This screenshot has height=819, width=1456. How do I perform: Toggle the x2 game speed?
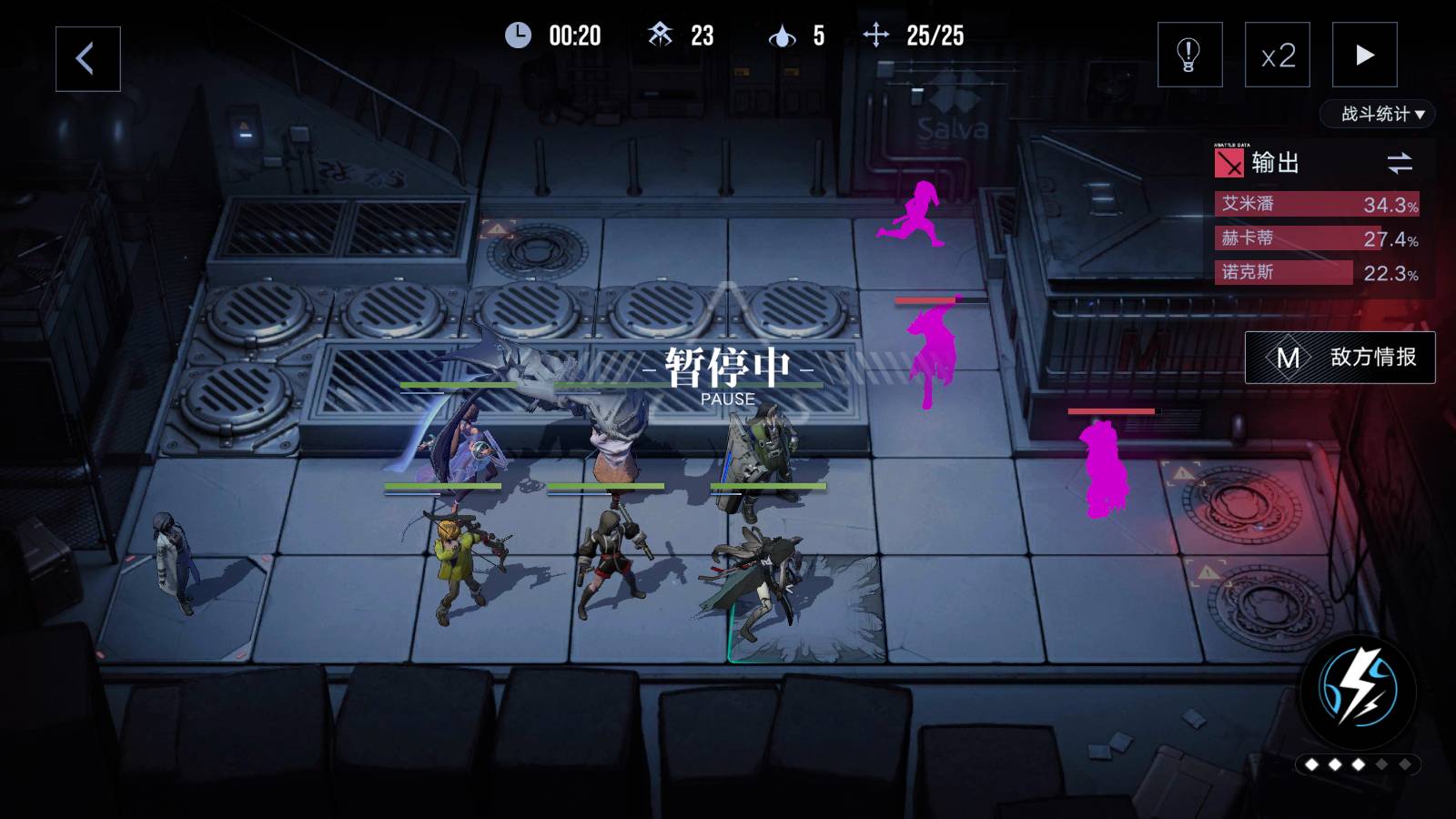point(1277,55)
